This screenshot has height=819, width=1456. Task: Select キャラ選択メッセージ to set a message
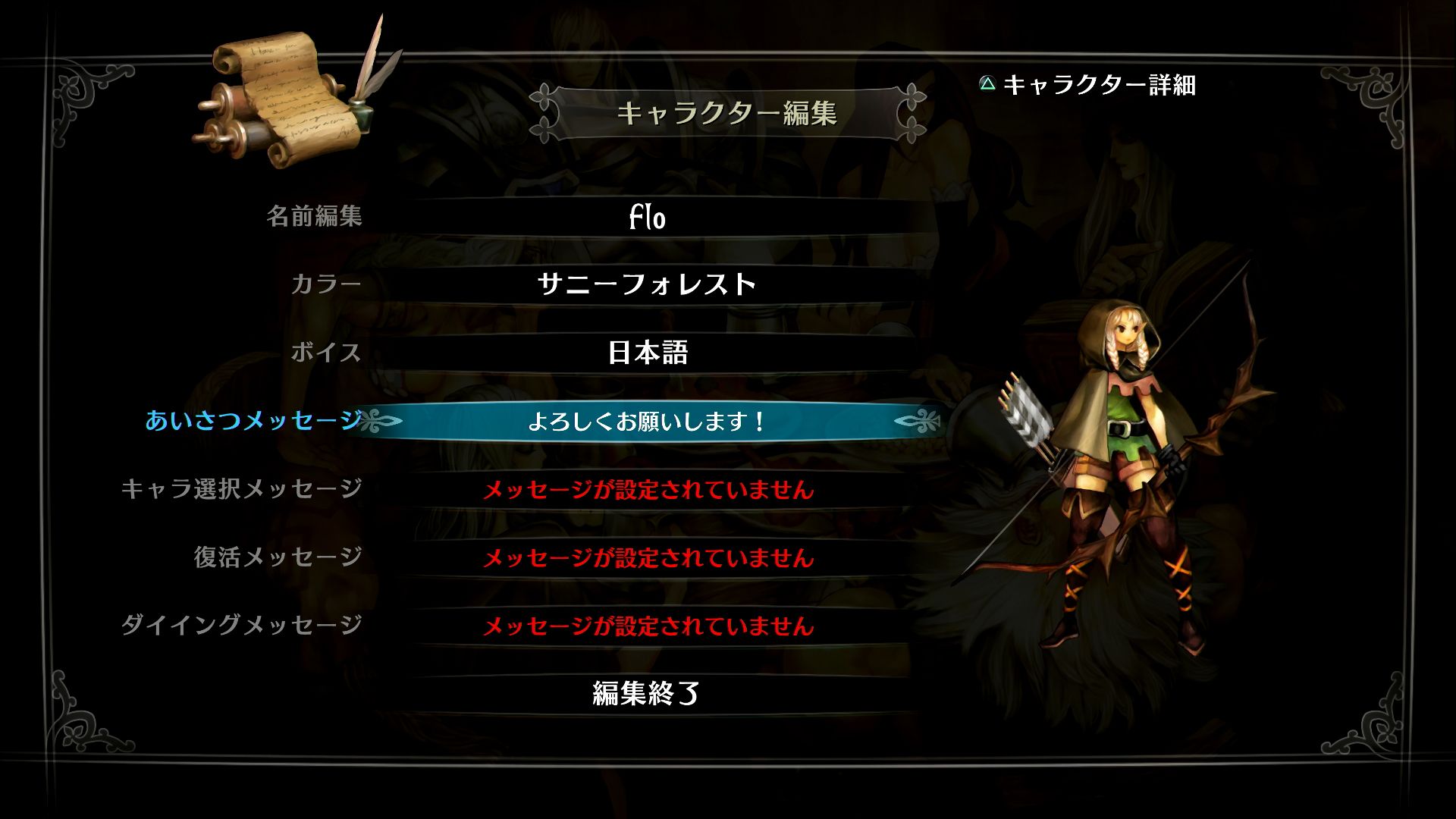pyautogui.click(x=648, y=491)
